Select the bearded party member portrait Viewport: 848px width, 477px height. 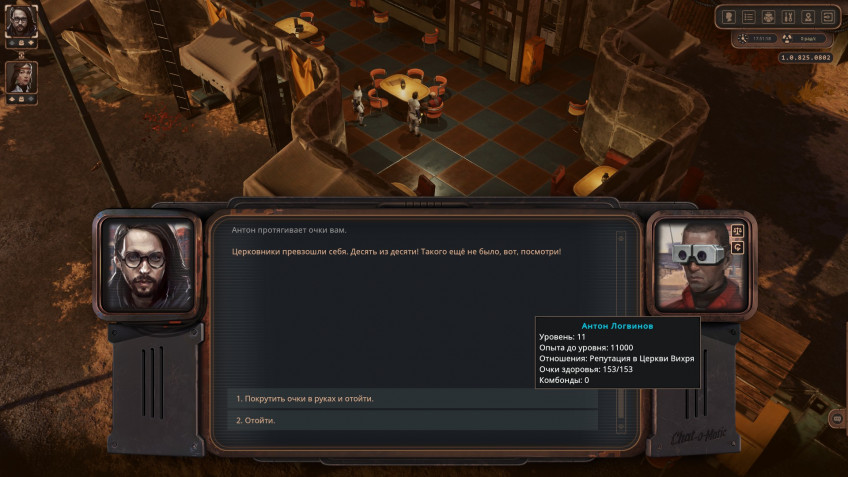pos(21,20)
